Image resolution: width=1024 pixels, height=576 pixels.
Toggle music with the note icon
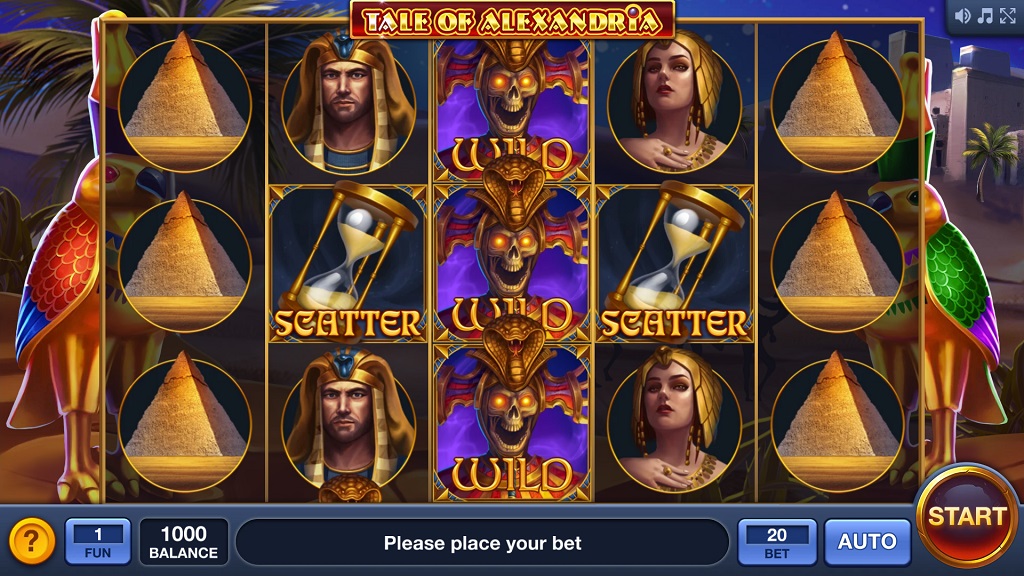click(985, 16)
